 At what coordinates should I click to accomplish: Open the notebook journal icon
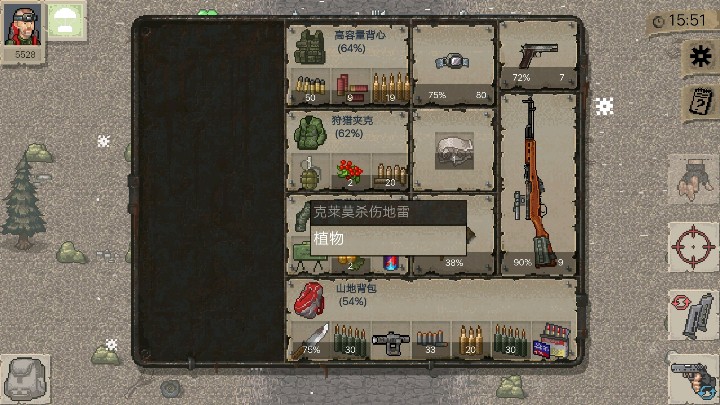coord(697,101)
